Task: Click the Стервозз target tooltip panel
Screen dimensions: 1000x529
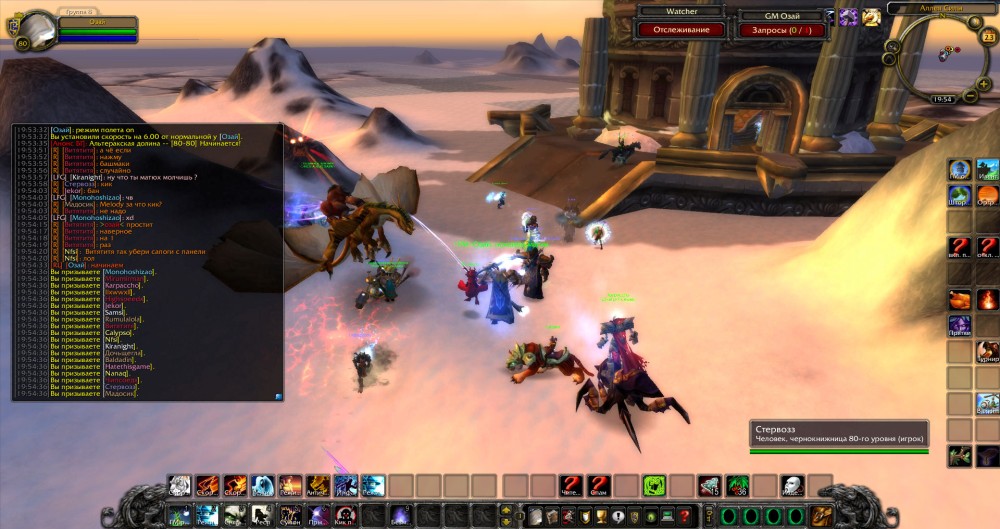Action: pyautogui.click(x=839, y=433)
